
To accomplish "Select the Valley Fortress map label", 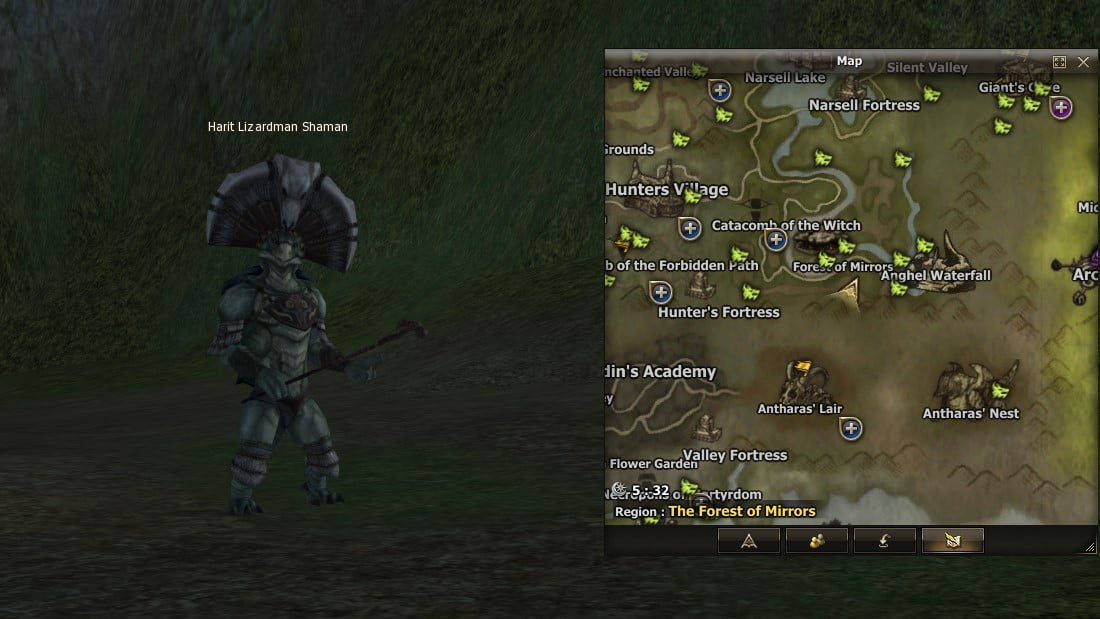I will click(735, 455).
